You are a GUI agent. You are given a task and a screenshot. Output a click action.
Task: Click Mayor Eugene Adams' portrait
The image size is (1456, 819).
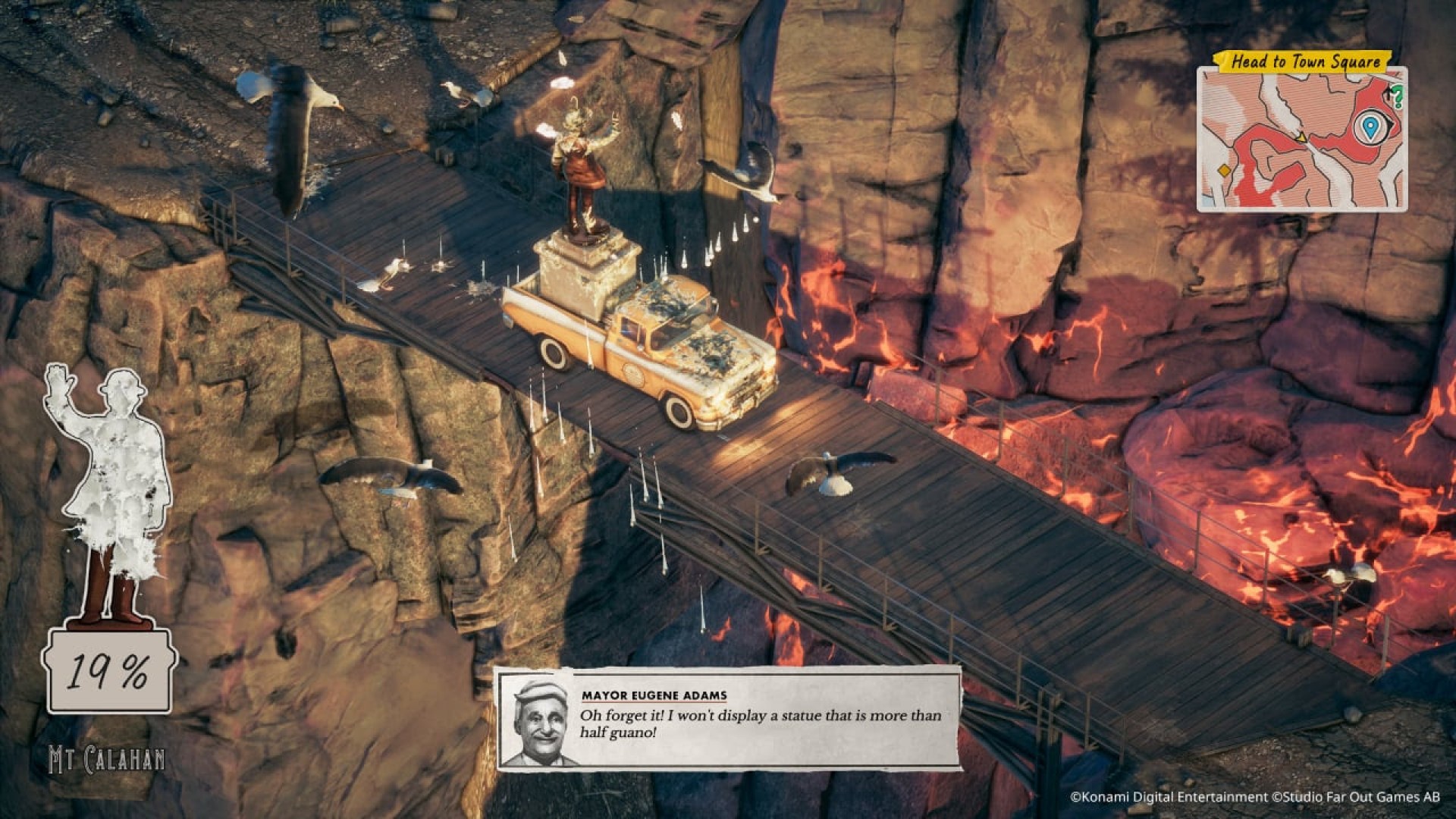click(x=540, y=723)
